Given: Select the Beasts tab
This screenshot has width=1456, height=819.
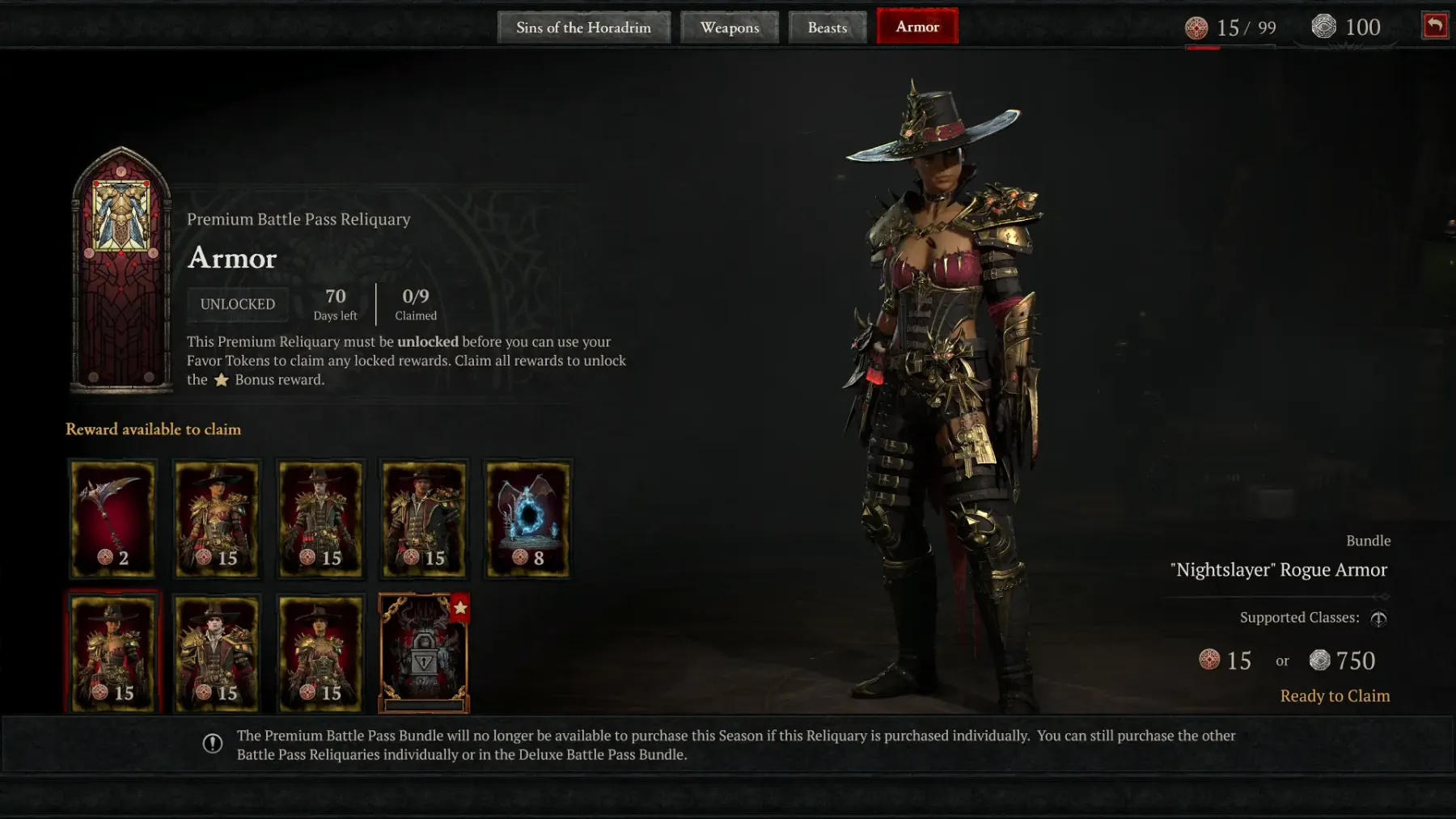Looking at the screenshot, I should coord(827,27).
